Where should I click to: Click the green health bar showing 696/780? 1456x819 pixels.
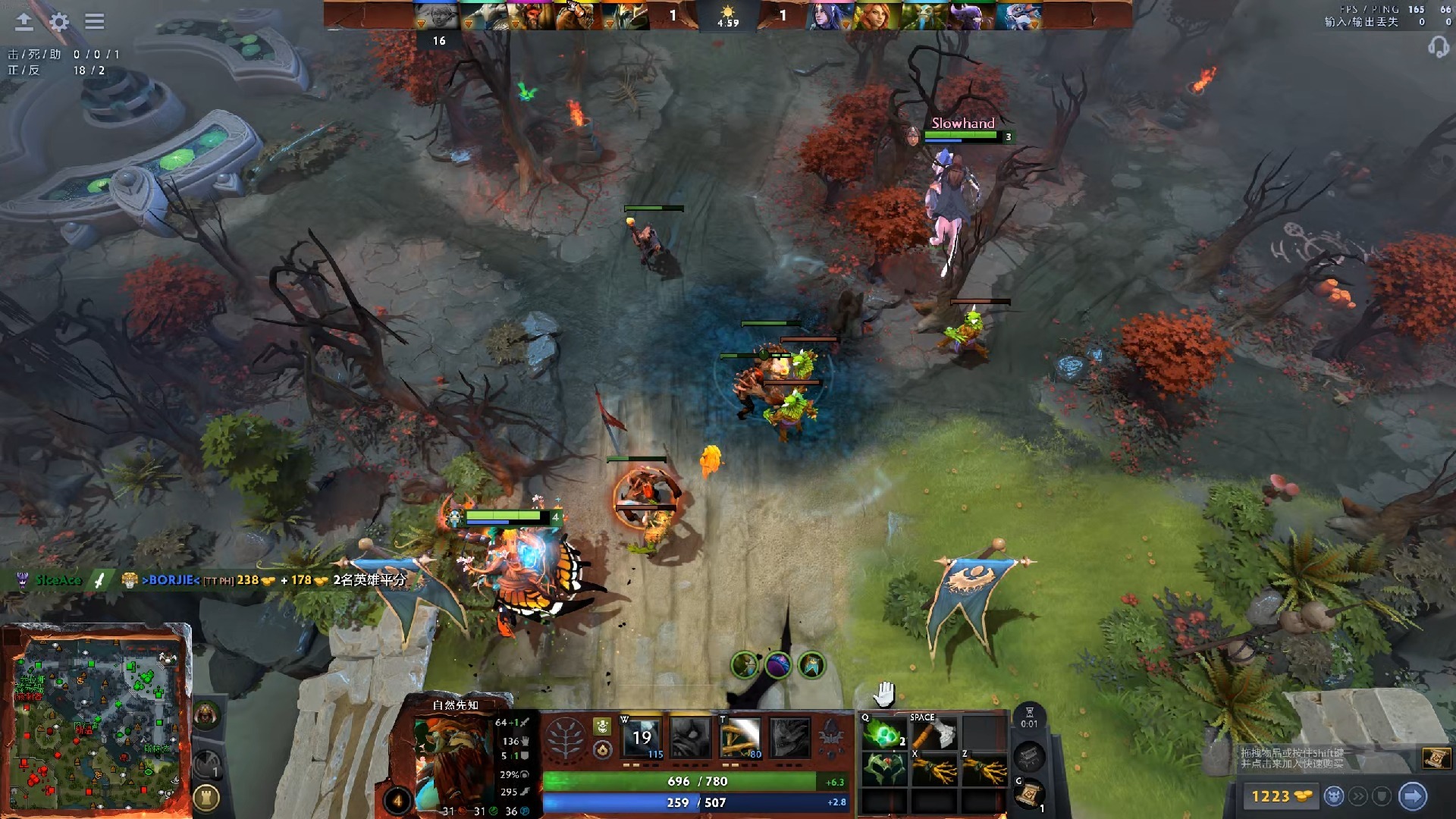coord(697,782)
